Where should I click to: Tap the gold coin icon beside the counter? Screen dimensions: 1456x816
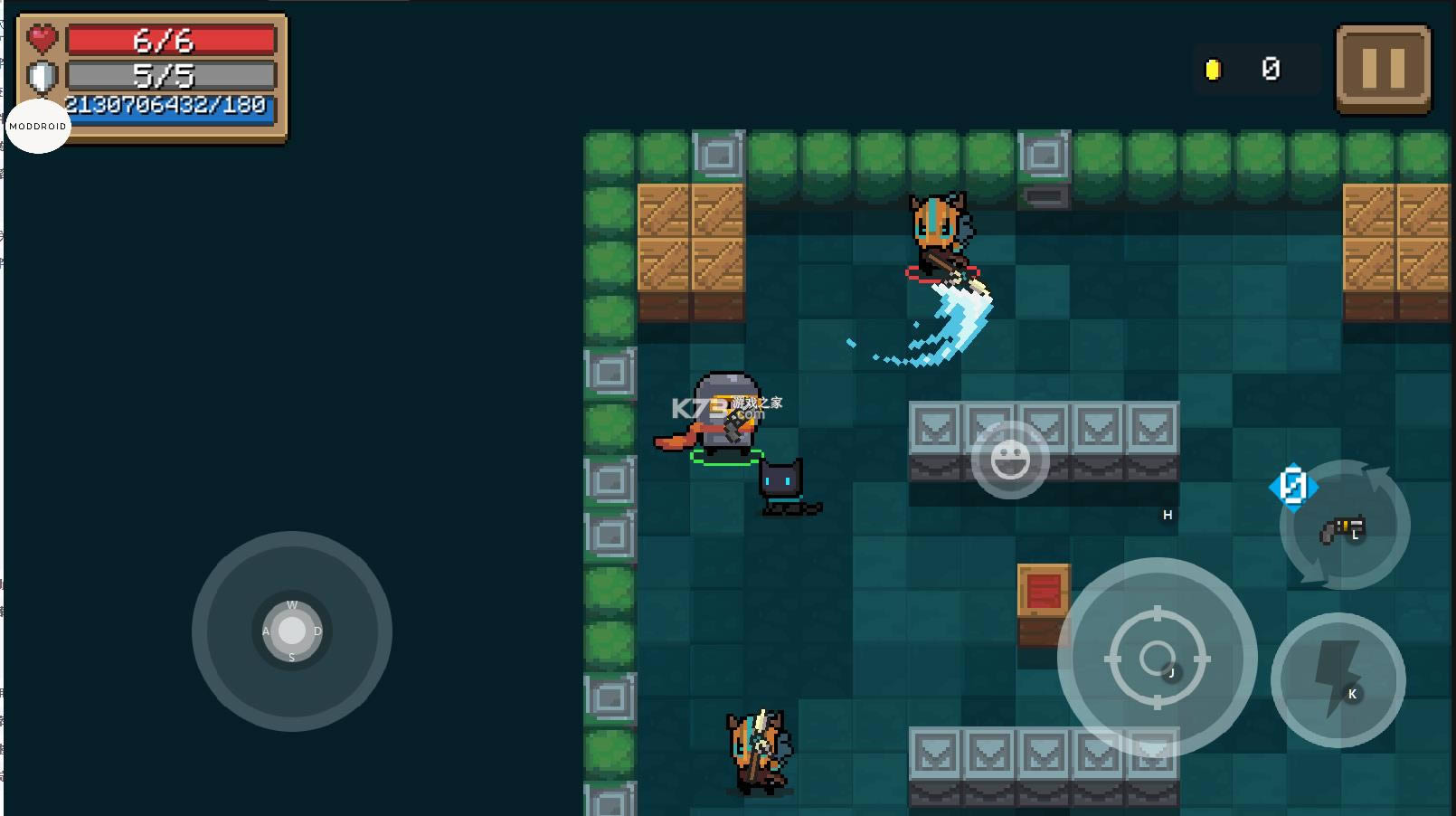pyautogui.click(x=1213, y=68)
